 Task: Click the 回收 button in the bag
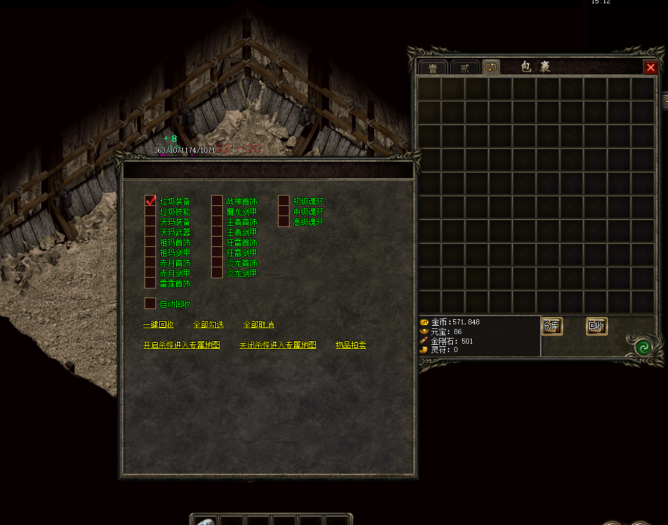tap(596, 326)
